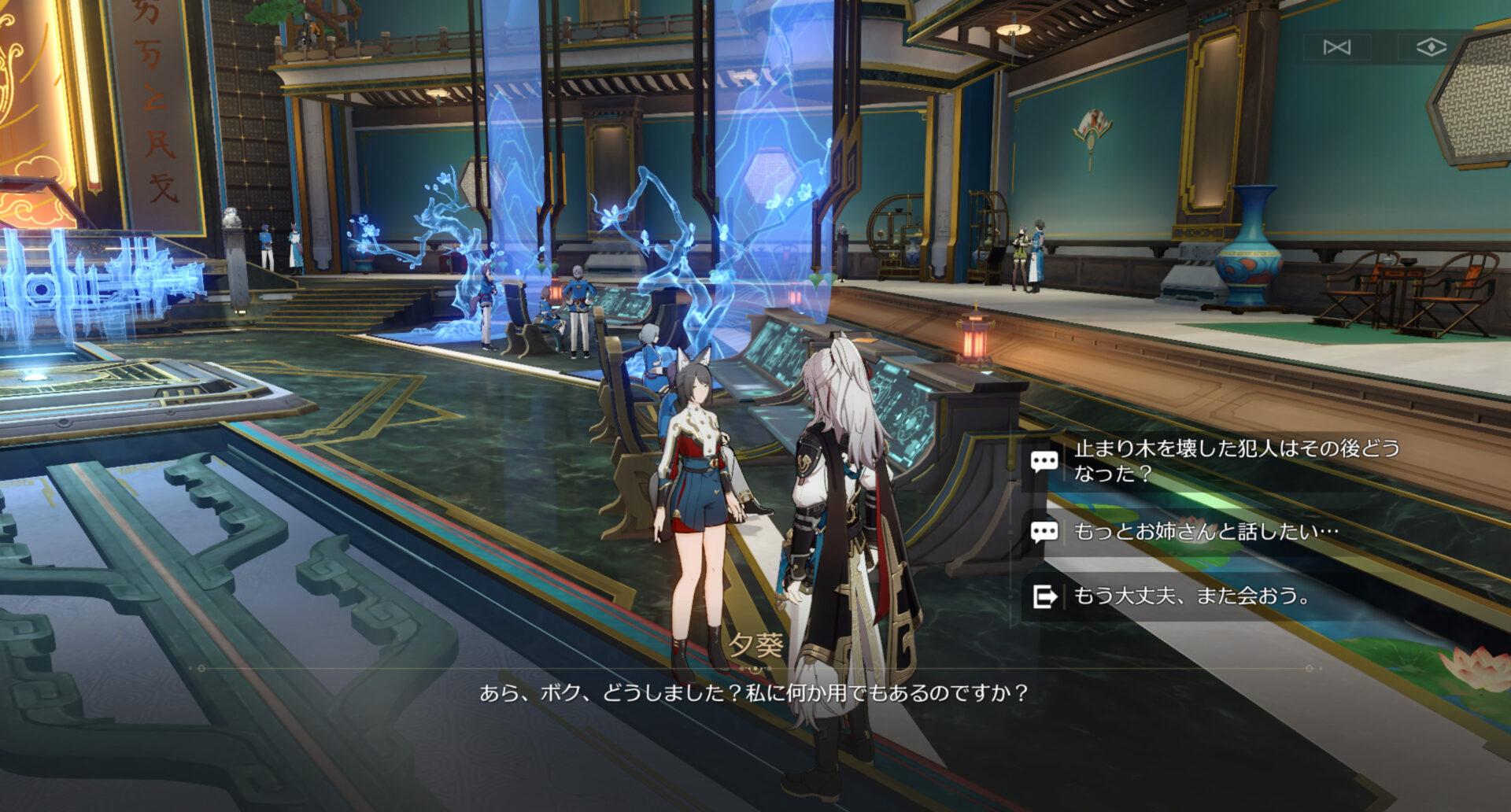
Task: Choose the reply asking about the 止まり木 culprit
Action: coord(1236,460)
